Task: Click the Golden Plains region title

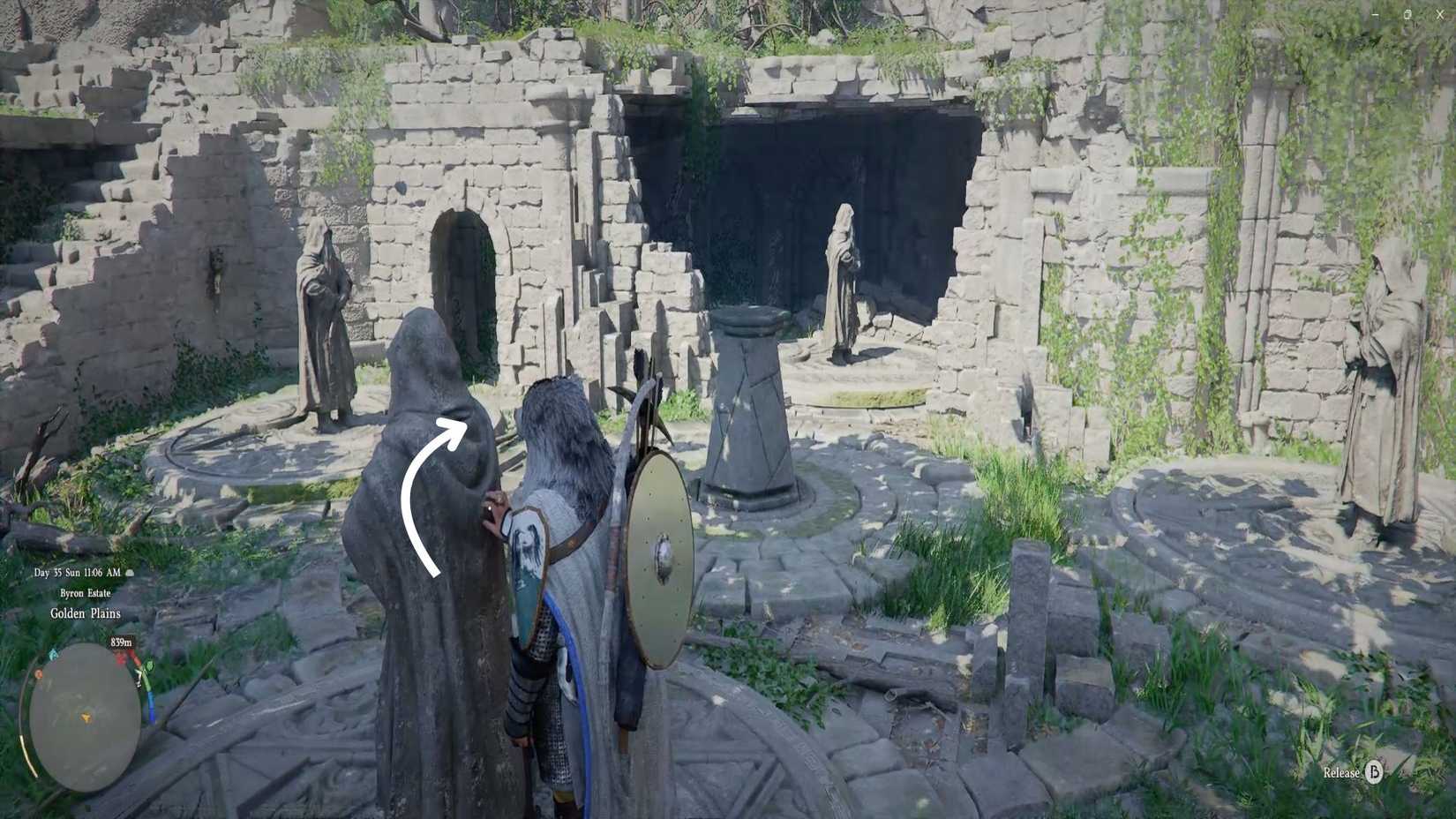Action: [85, 614]
